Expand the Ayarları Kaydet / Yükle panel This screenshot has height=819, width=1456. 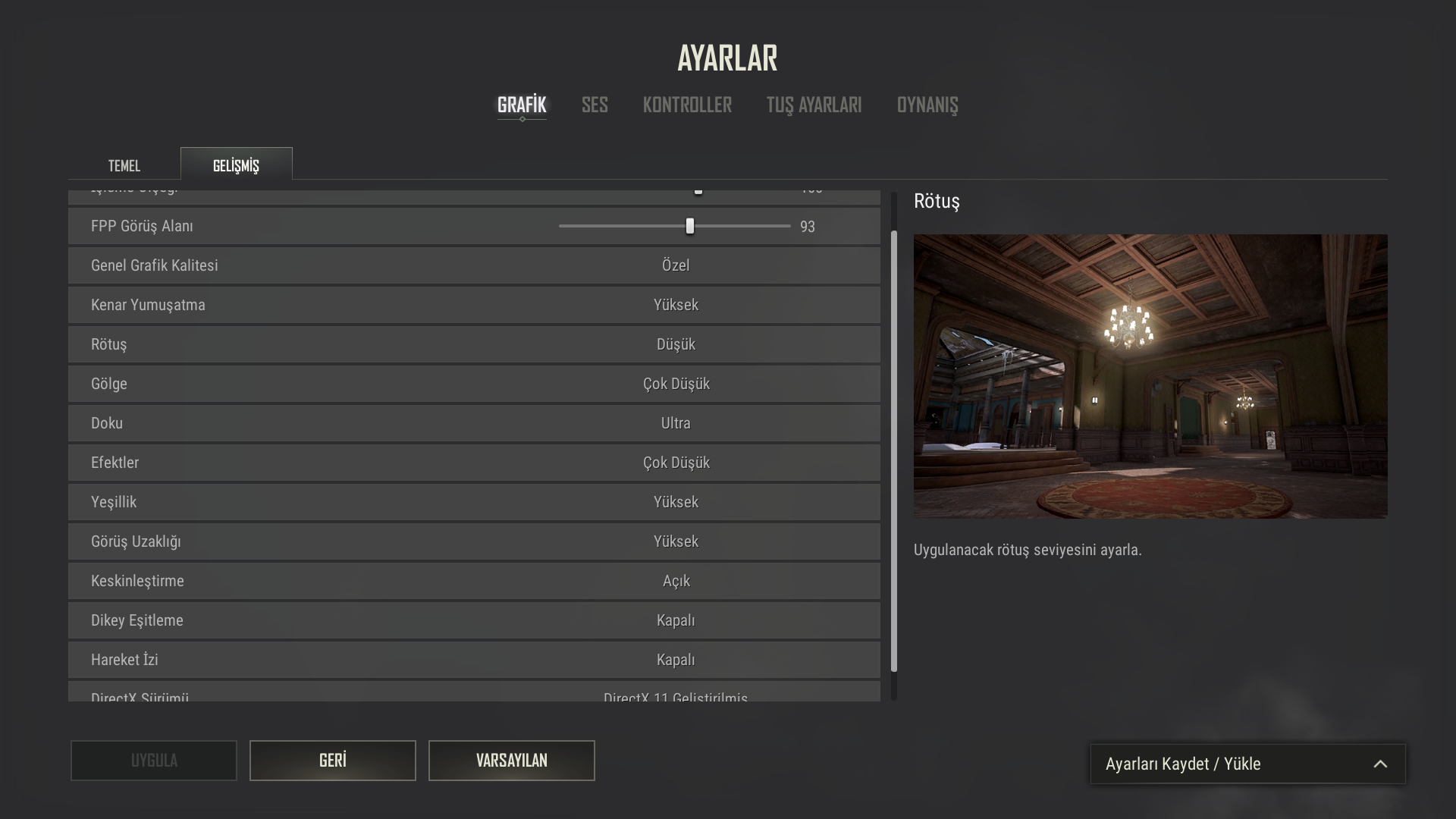(1247, 764)
